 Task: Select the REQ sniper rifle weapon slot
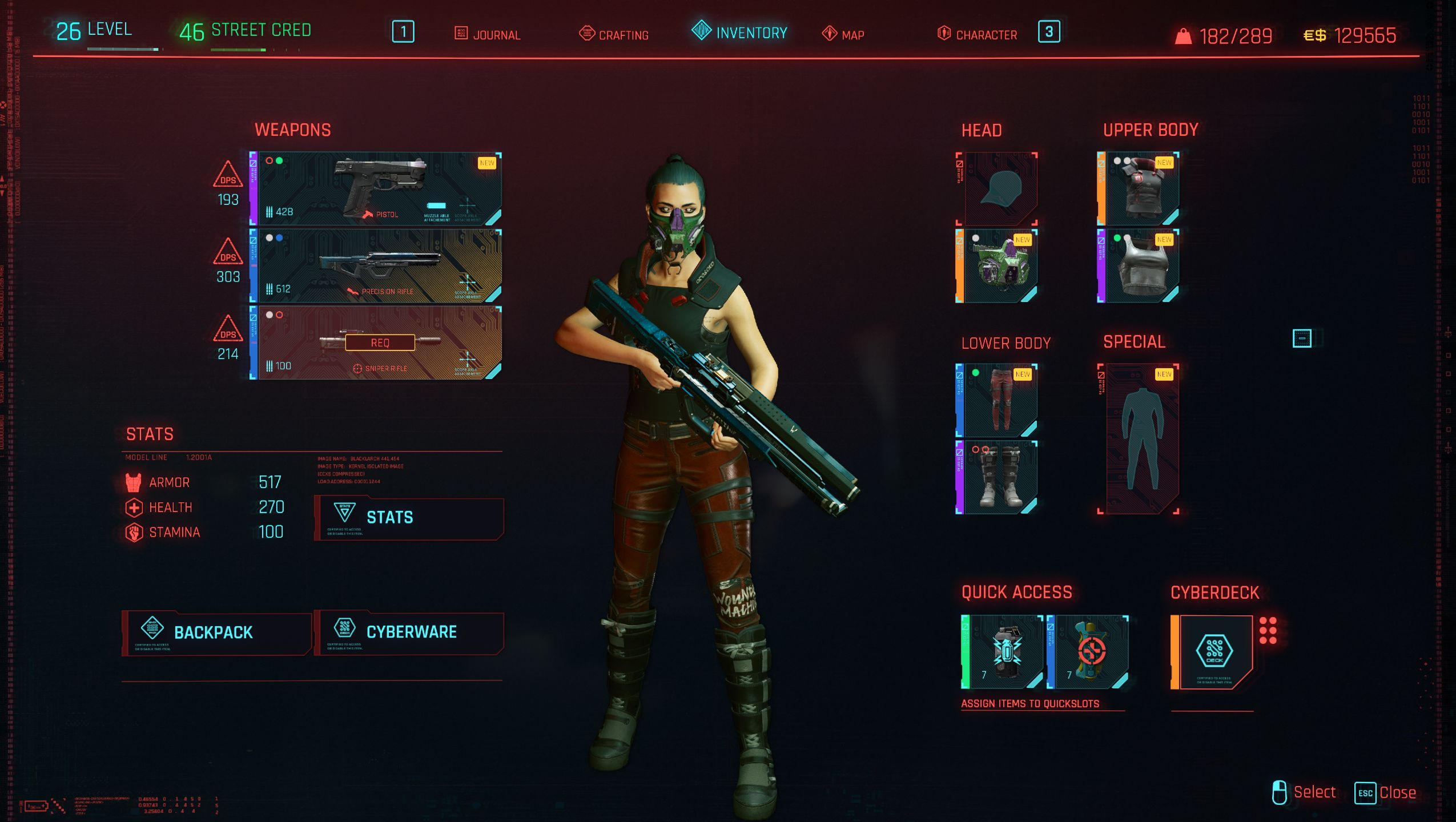[x=380, y=342]
